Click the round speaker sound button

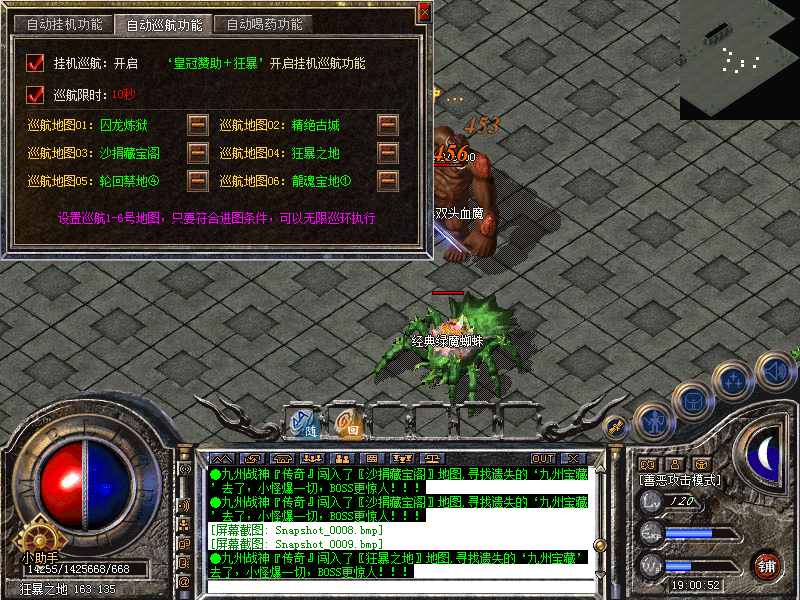(775, 371)
